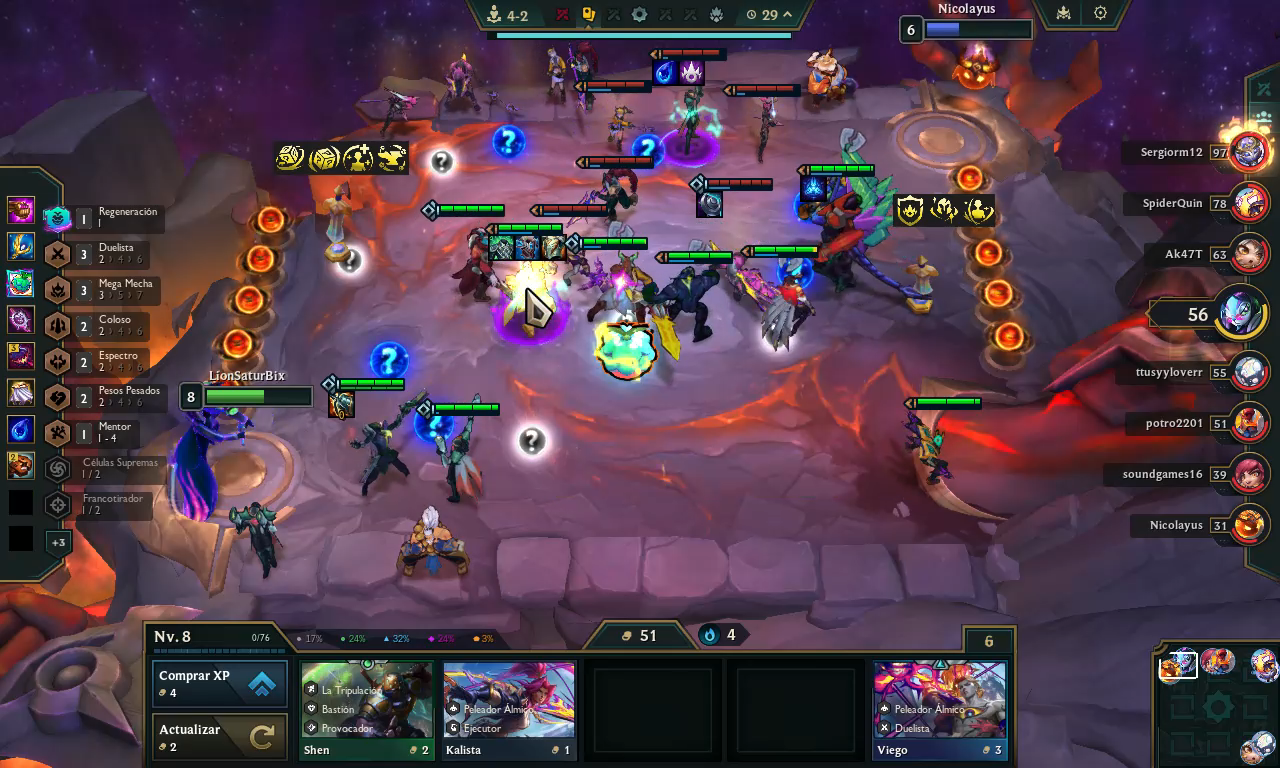
Task: Buy the Viego shop card
Action: tap(939, 710)
